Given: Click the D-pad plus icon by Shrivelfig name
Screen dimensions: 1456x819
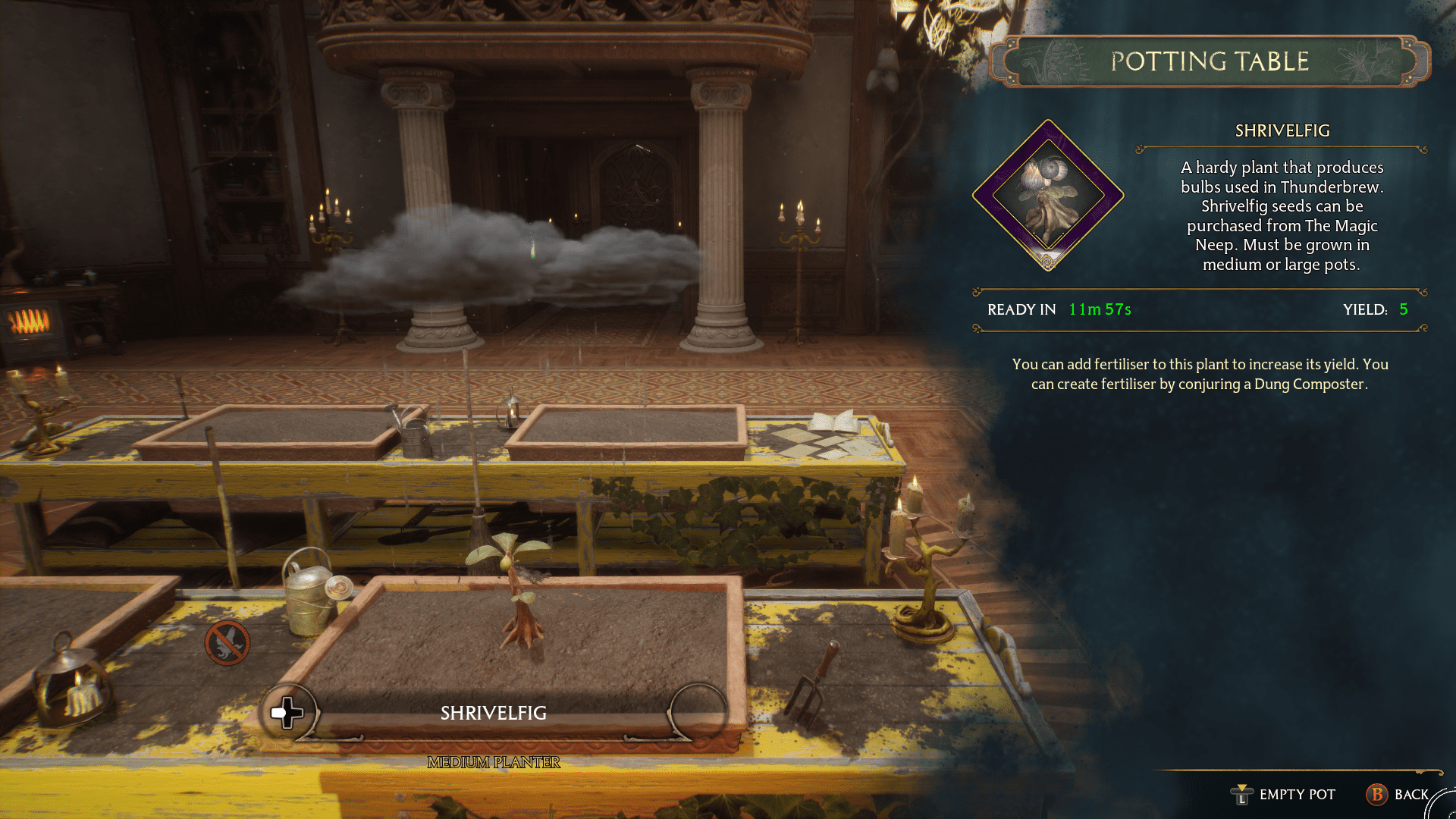Looking at the screenshot, I should 287,711.
